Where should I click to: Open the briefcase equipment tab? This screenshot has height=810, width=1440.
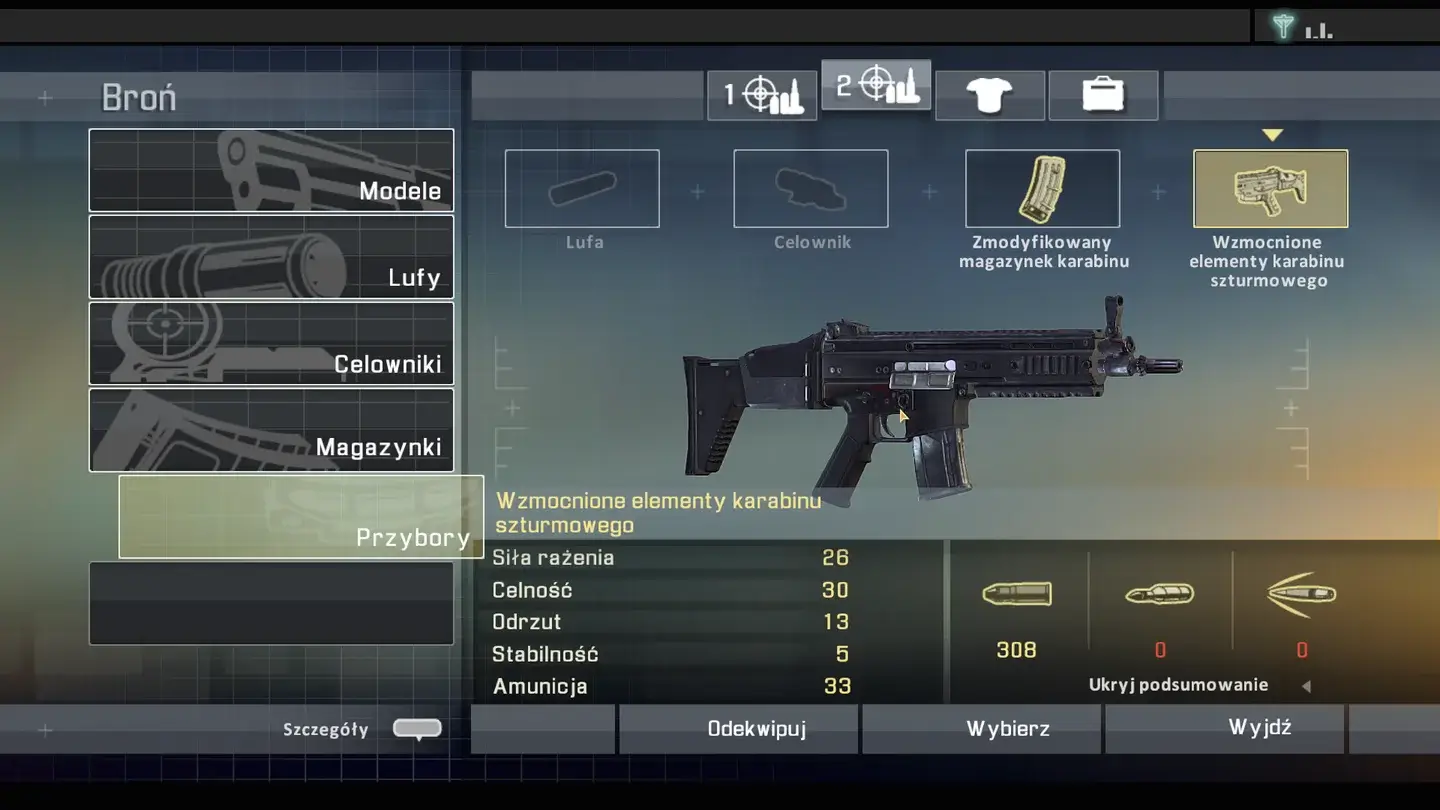pyautogui.click(x=1103, y=95)
